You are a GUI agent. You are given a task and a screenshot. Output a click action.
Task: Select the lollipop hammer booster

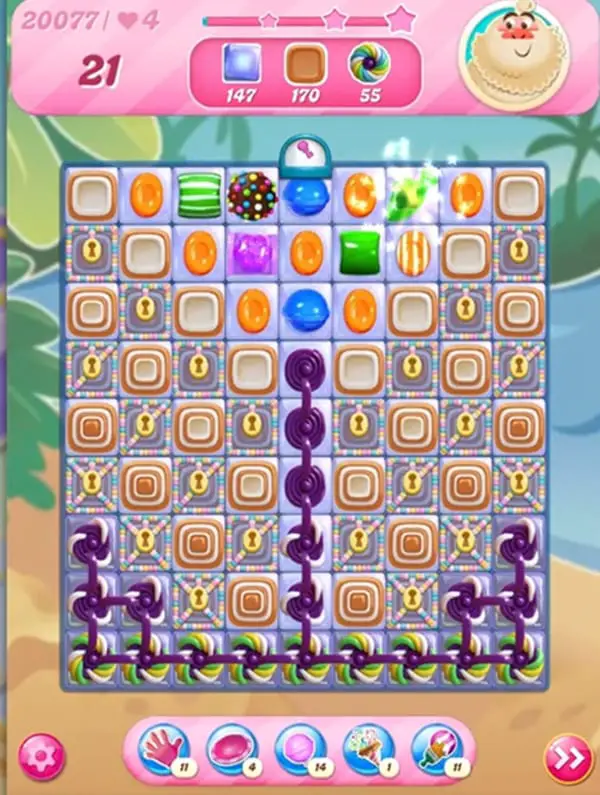click(x=299, y=749)
